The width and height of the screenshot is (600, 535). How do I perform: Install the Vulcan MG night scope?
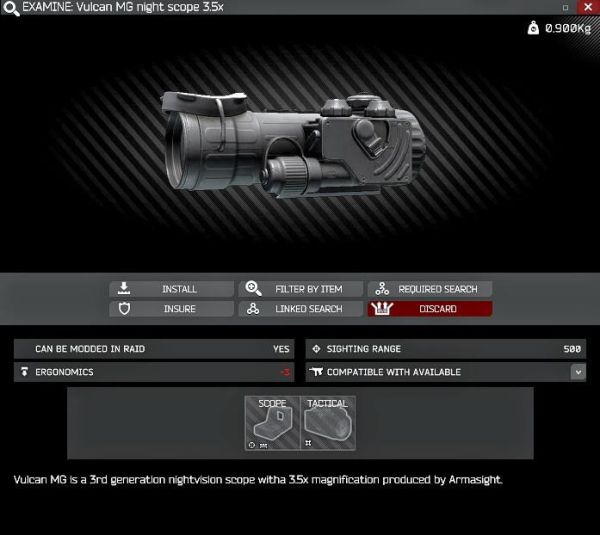pos(171,289)
